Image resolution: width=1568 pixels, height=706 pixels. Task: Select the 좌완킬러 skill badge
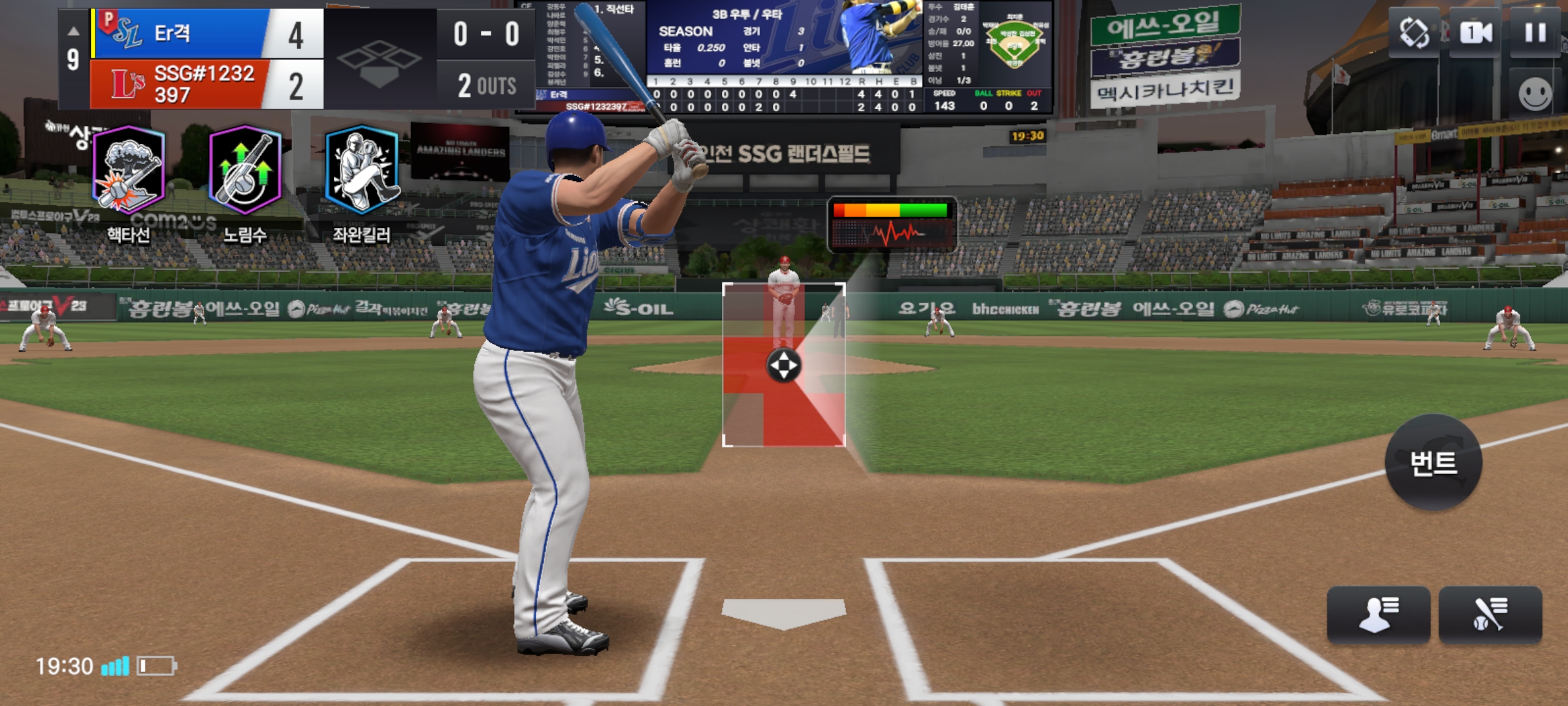tap(361, 171)
